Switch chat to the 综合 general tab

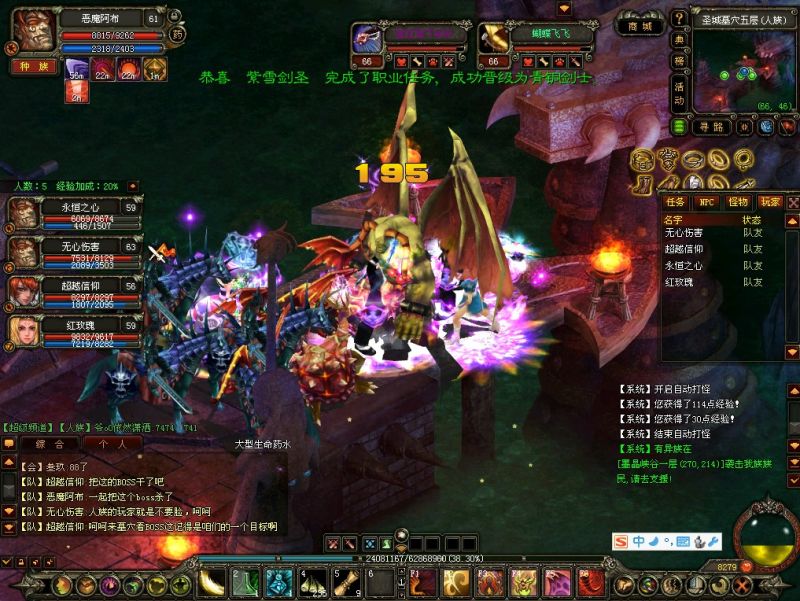tap(49, 443)
